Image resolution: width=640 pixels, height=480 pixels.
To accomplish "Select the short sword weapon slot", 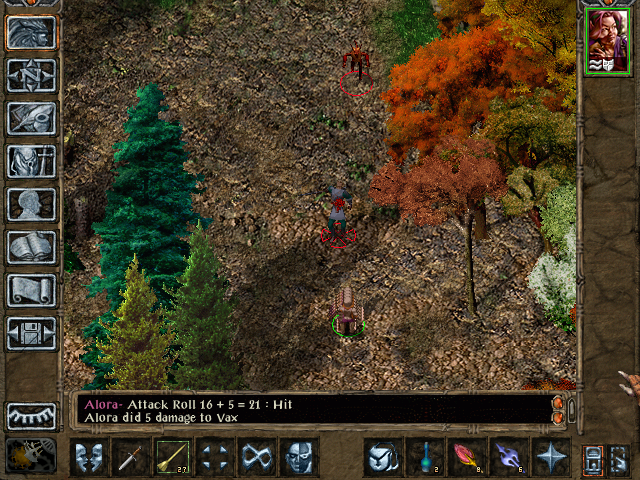I will click(132, 457).
